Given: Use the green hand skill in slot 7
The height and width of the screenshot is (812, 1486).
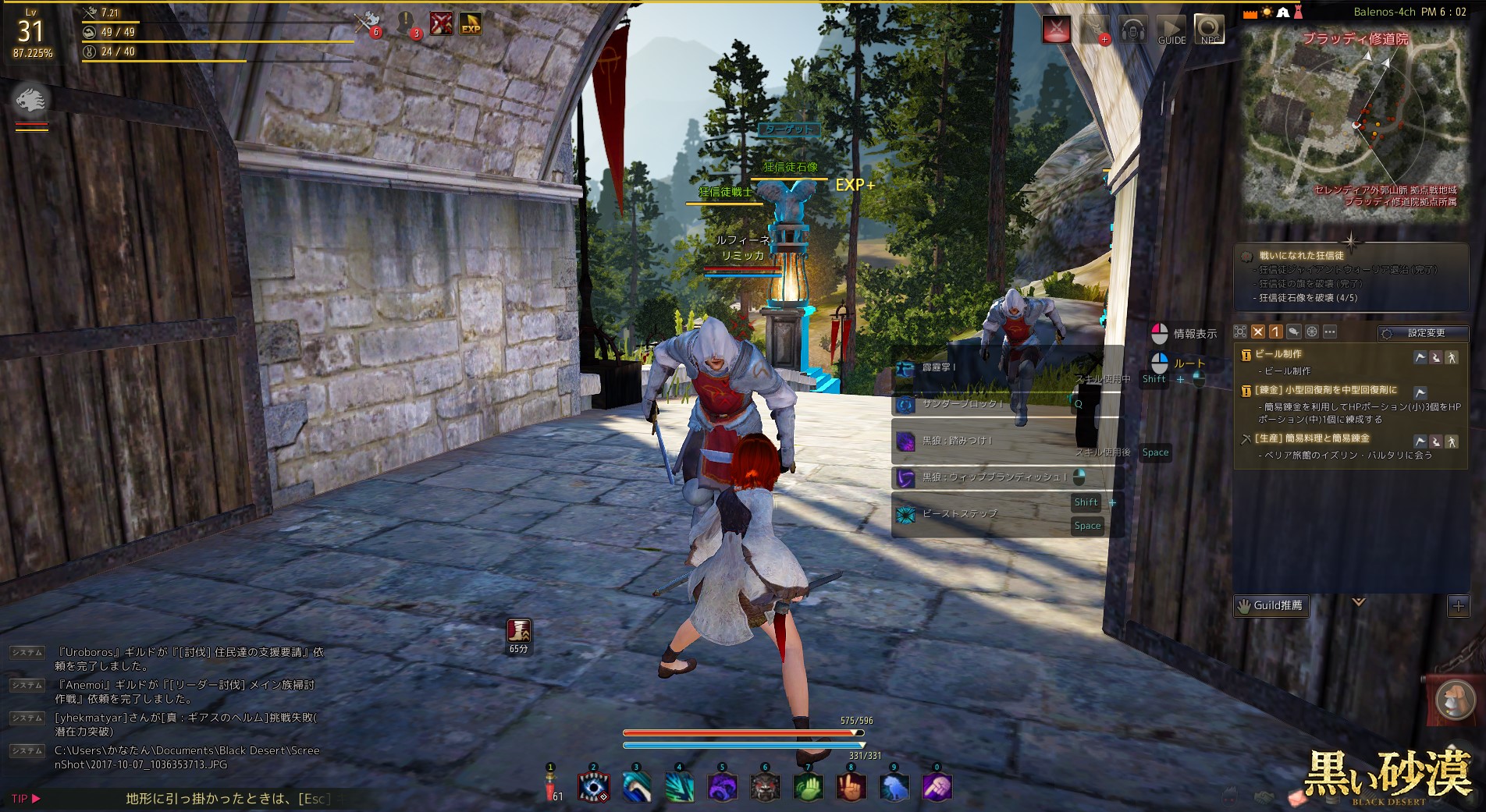Looking at the screenshot, I should [x=808, y=787].
